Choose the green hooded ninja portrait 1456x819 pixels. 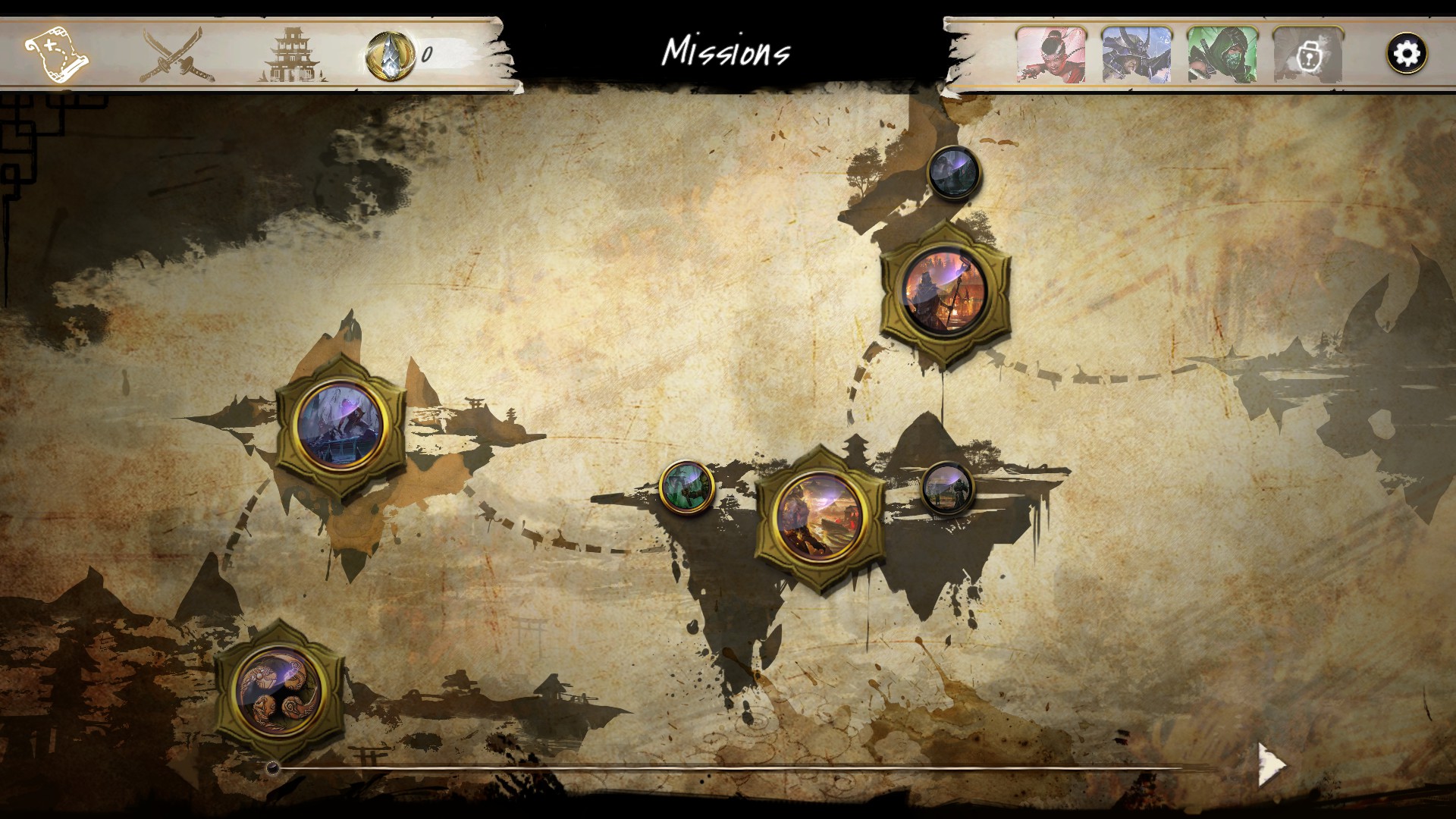tap(1222, 55)
